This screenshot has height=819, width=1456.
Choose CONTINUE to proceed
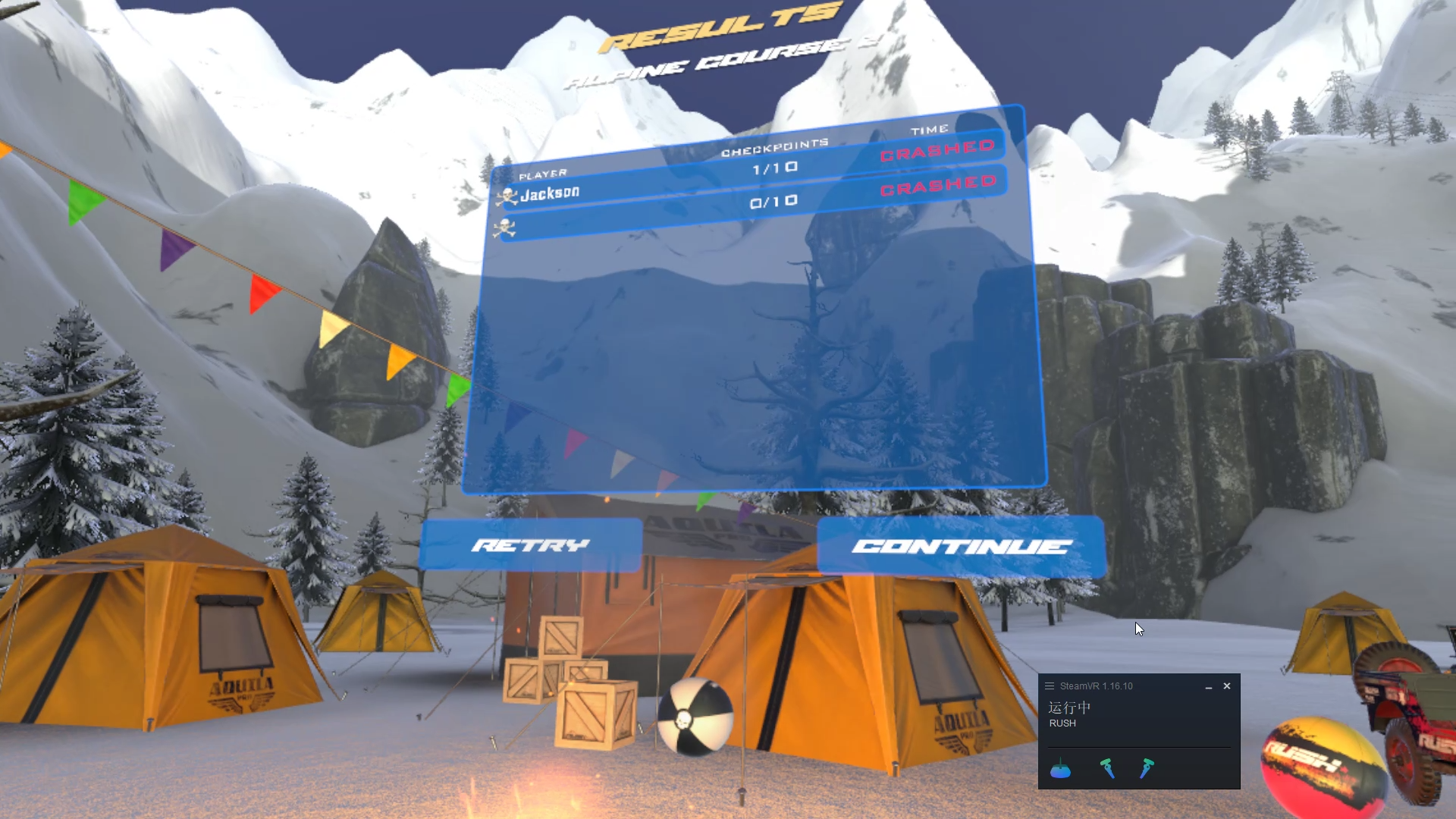pos(961,547)
